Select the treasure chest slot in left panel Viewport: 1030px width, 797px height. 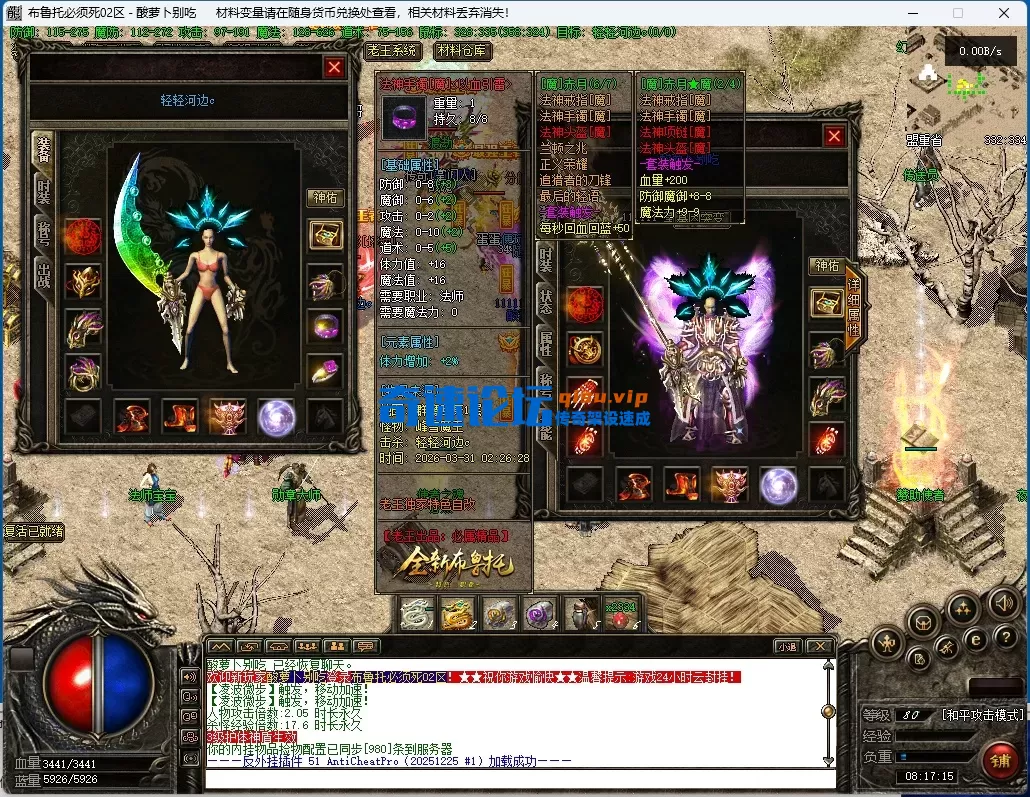326,236
